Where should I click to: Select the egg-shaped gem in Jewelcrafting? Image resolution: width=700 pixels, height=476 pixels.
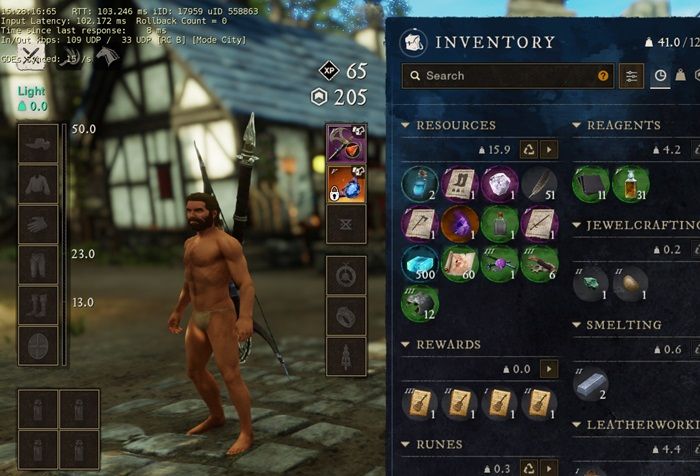point(630,284)
